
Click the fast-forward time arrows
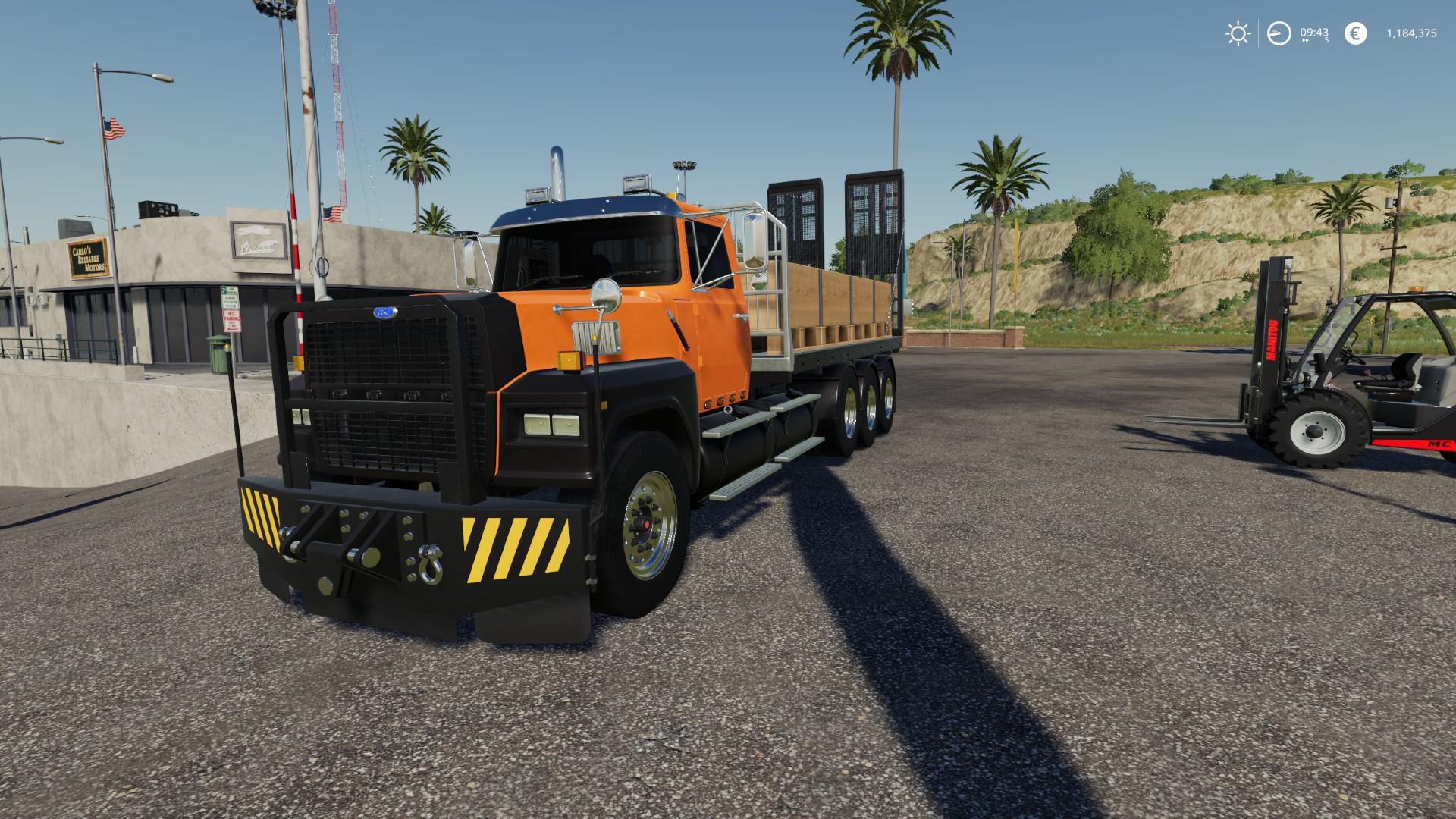pos(1306,40)
